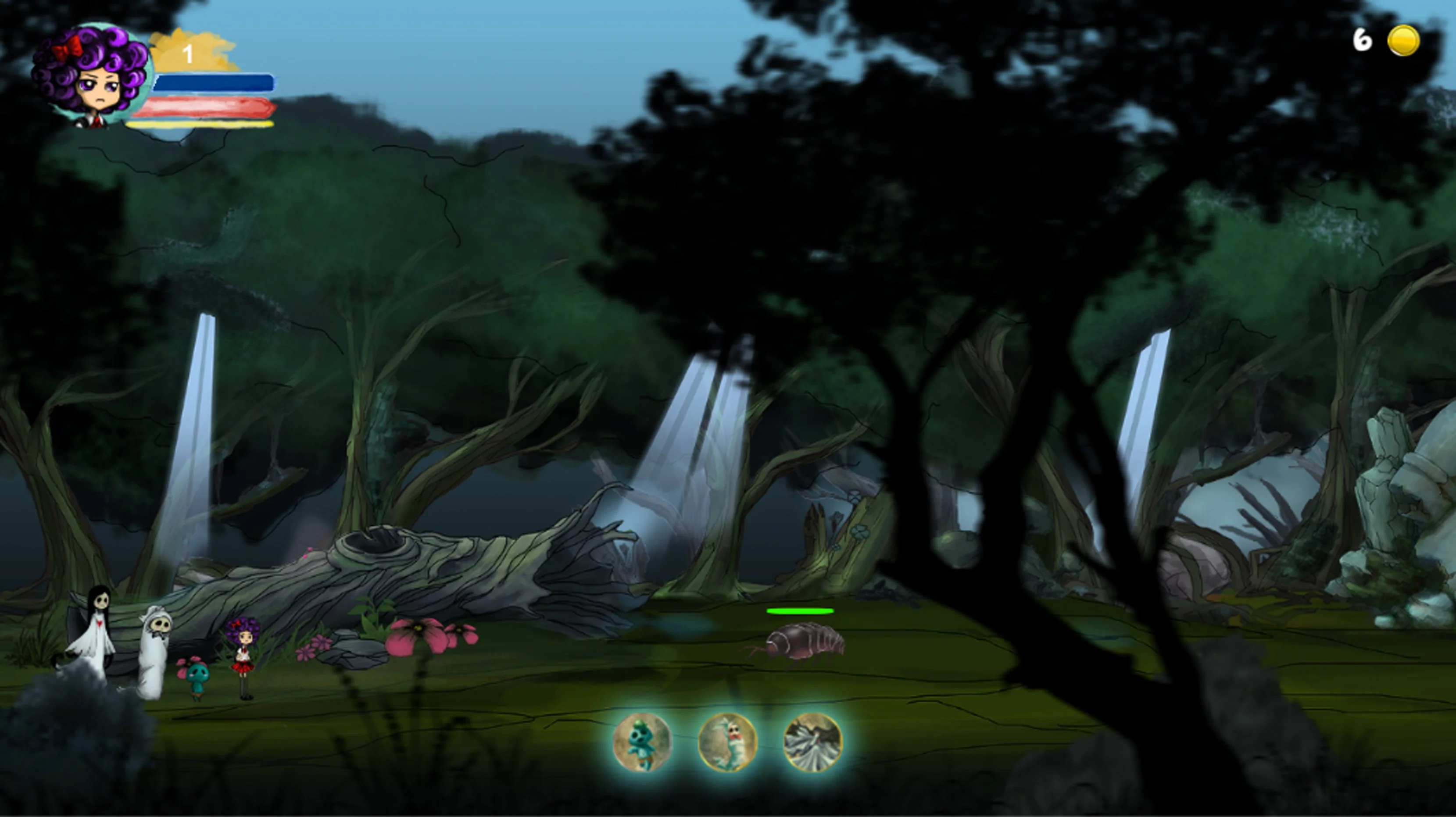This screenshot has height=817, width=1456.
Task: Click the gold coin icon
Action: (x=1403, y=41)
